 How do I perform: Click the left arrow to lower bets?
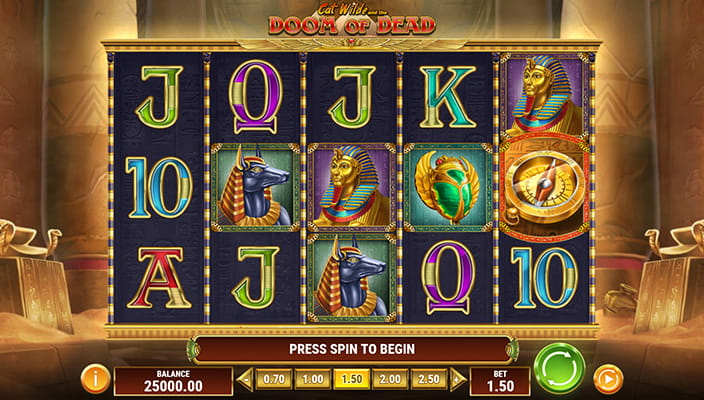coord(246,380)
